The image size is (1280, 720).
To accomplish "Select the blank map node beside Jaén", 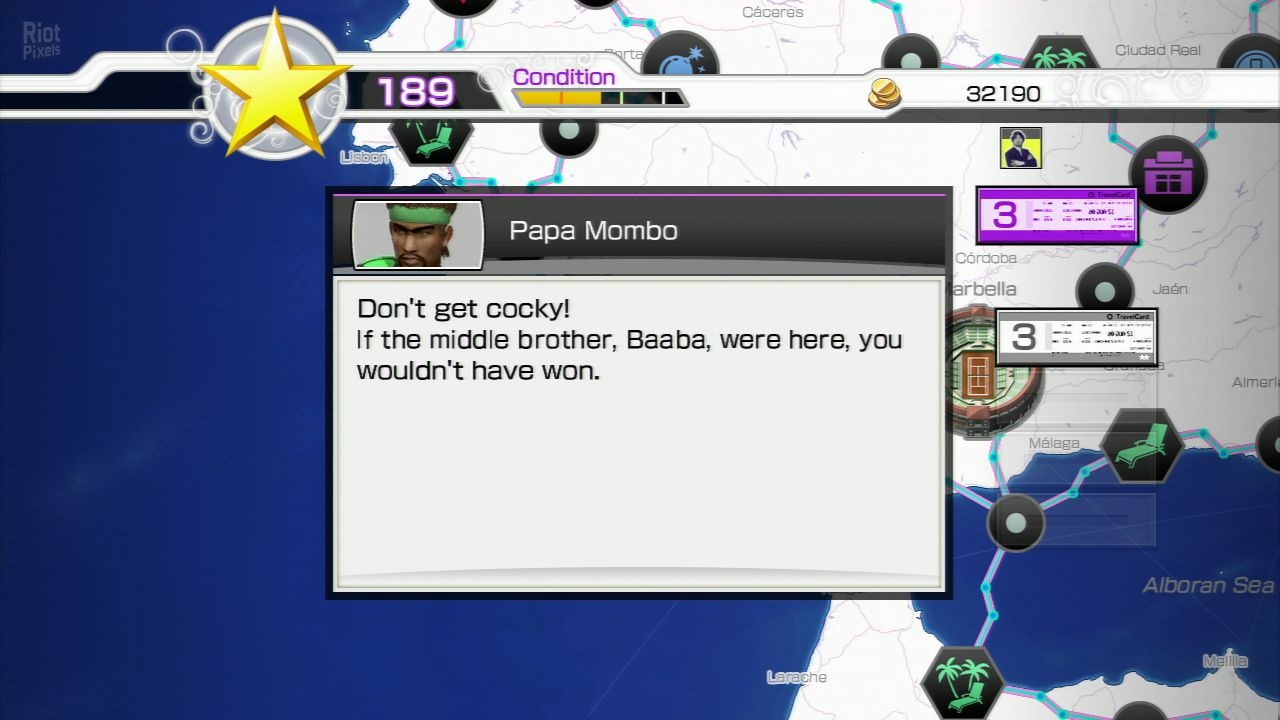I will [1104, 291].
